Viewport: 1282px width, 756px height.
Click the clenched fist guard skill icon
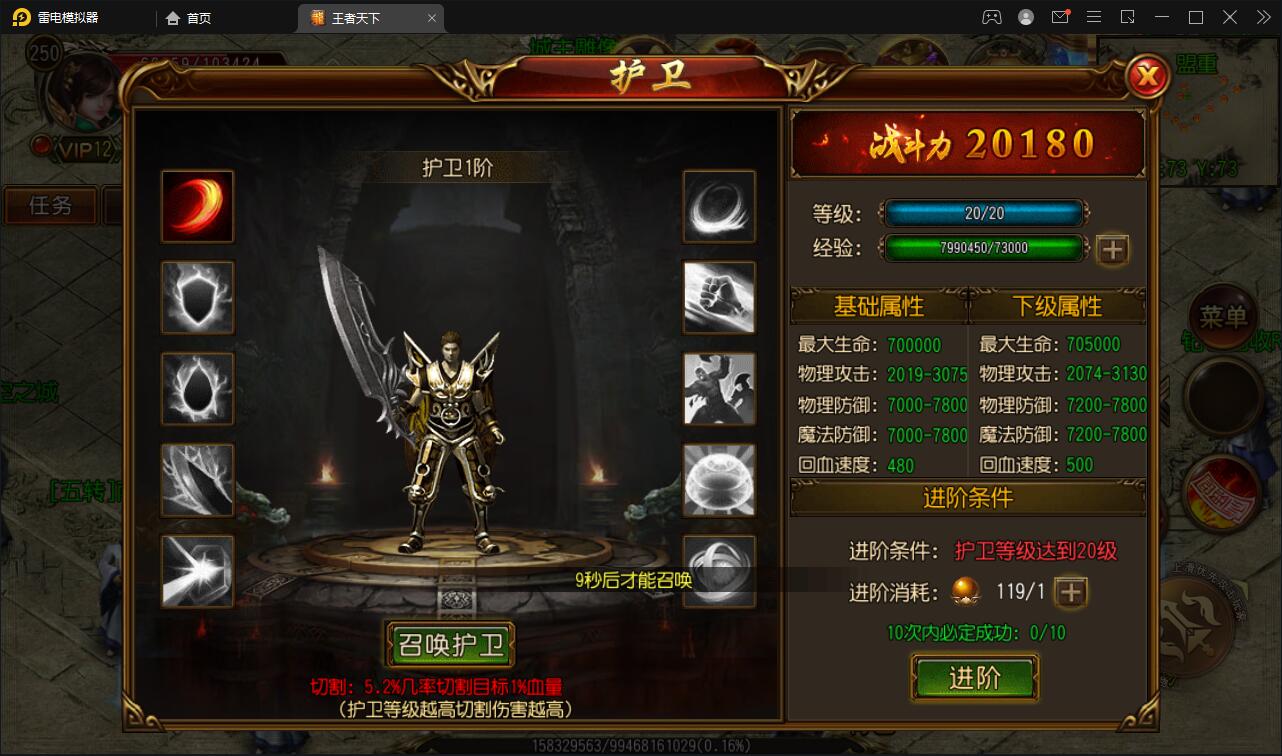[x=720, y=297]
